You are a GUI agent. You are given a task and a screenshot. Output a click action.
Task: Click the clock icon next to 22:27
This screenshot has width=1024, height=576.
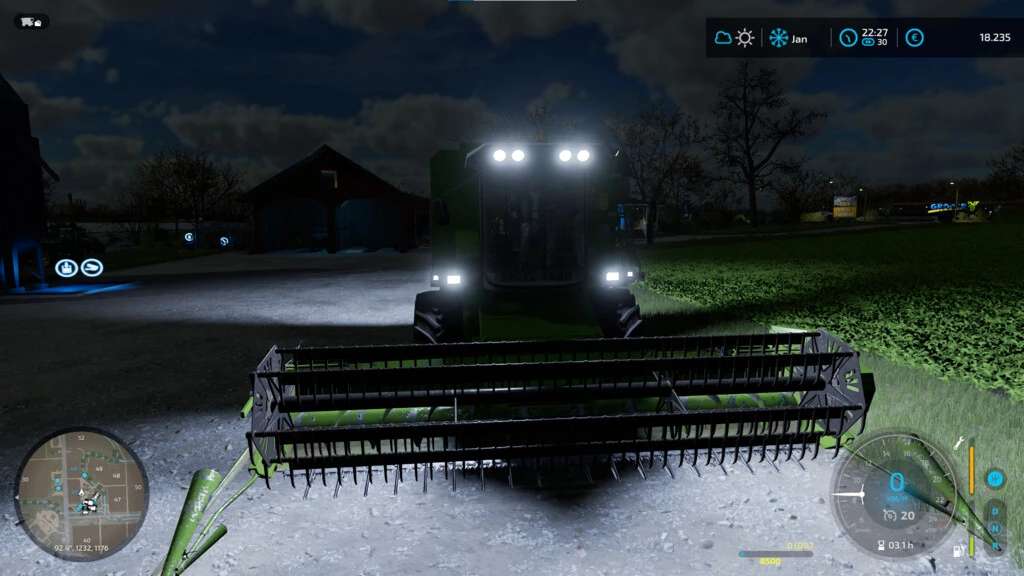click(848, 38)
